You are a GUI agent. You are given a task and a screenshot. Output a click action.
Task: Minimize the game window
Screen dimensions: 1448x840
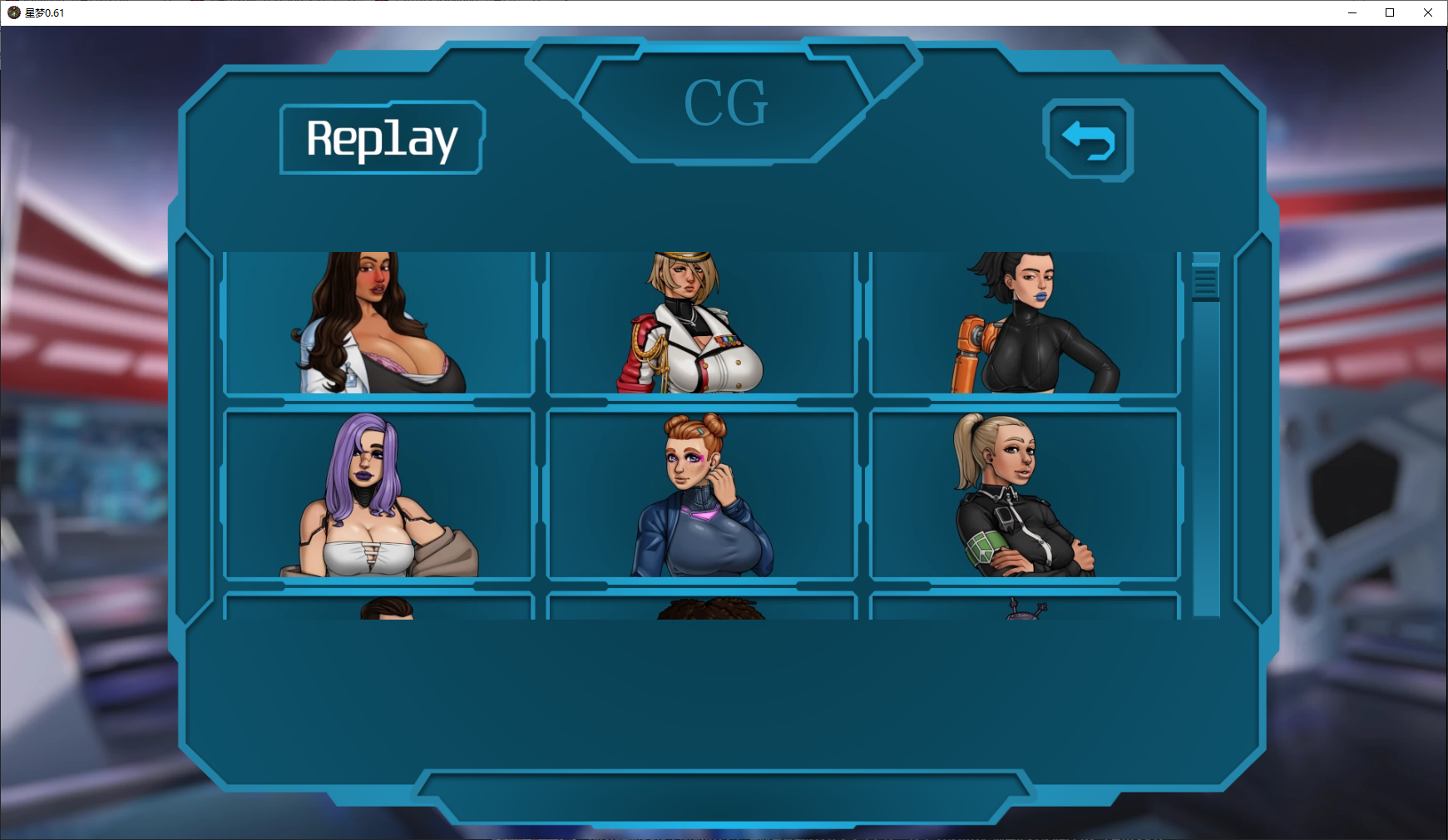click(1352, 12)
